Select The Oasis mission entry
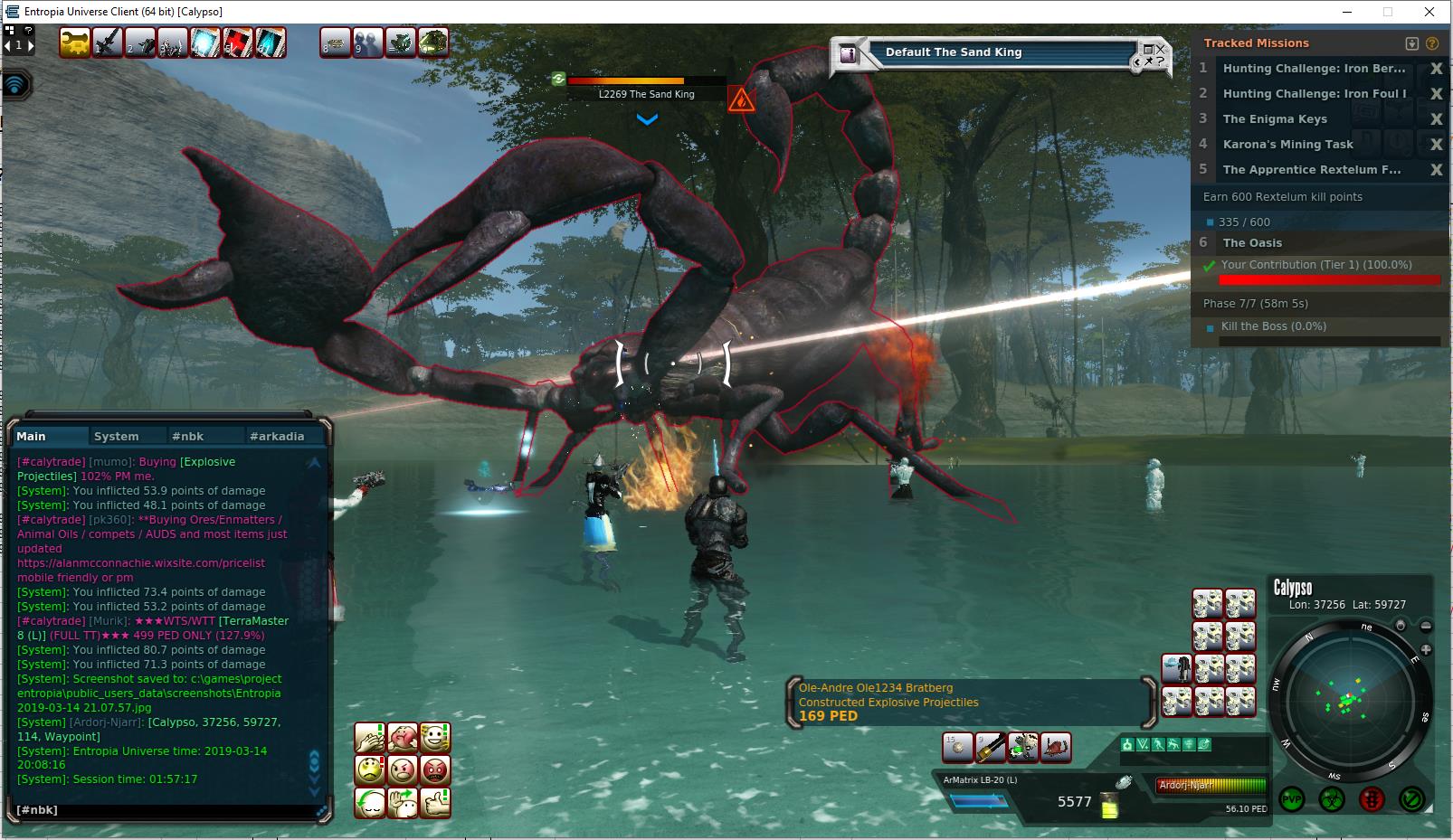This screenshot has width=1453, height=840. [1252, 242]
